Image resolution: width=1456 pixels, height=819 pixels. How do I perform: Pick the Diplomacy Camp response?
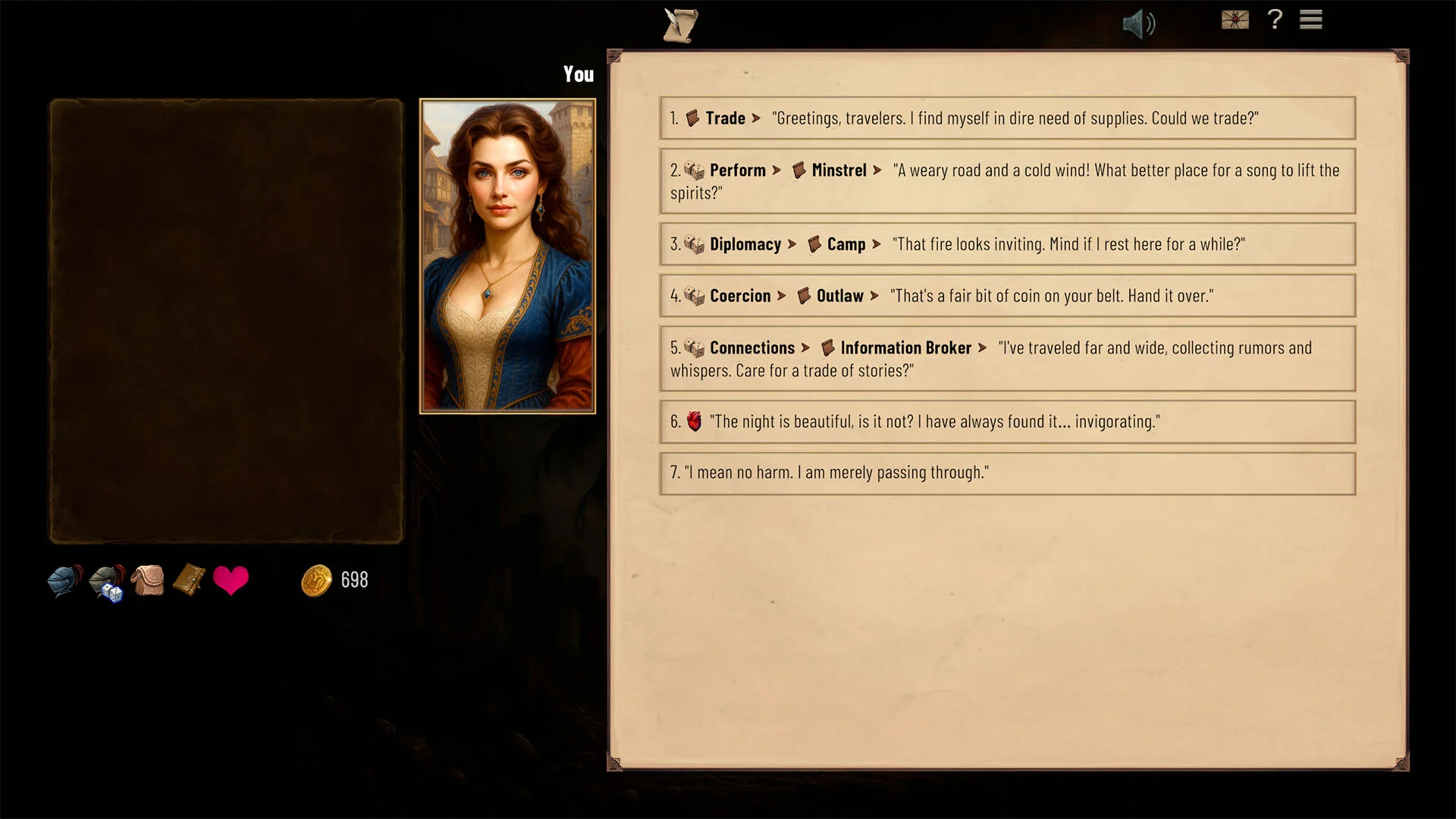pos(1007,244)
